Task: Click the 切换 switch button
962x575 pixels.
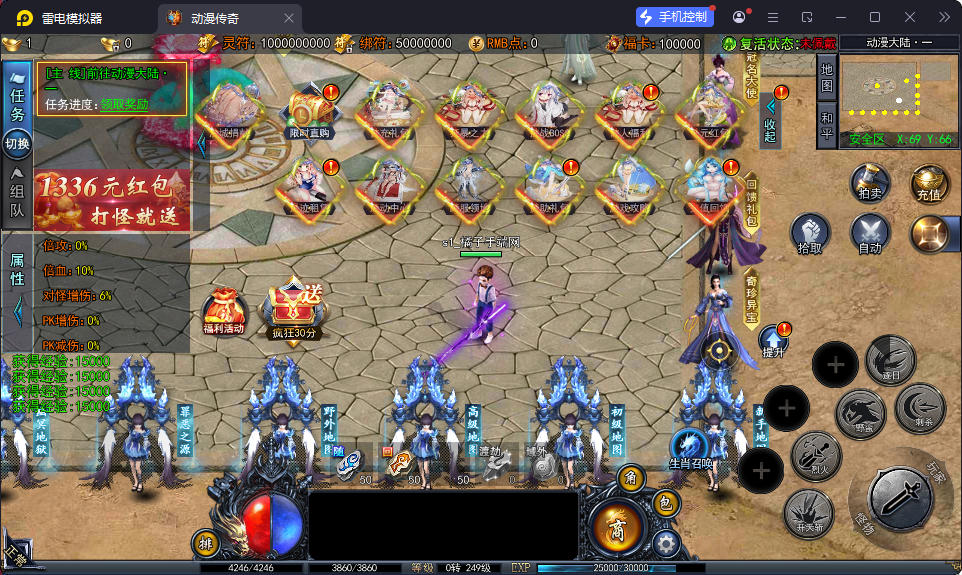Action: point(17,144)
